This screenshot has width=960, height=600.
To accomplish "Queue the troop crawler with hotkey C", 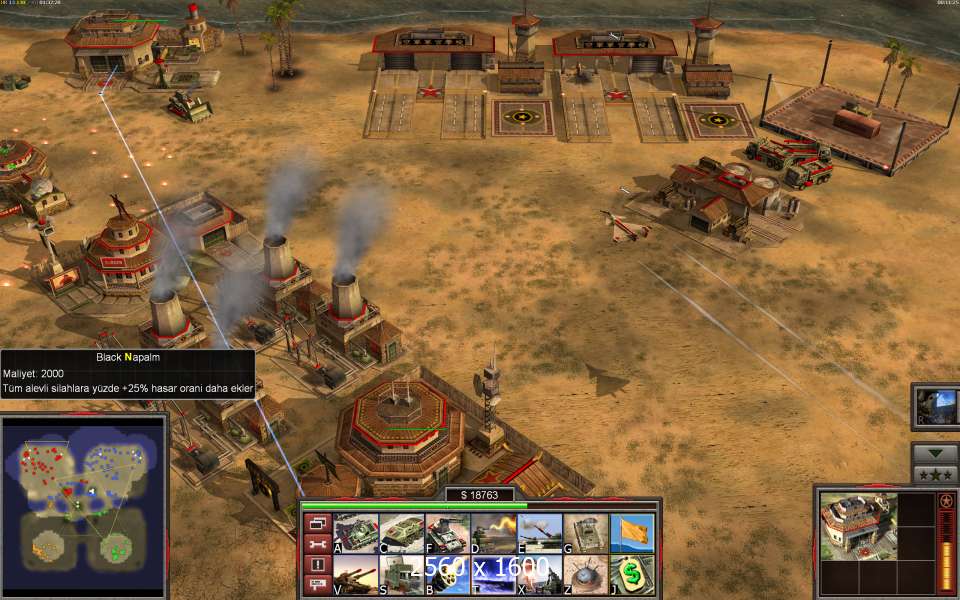I will point(402,533).
